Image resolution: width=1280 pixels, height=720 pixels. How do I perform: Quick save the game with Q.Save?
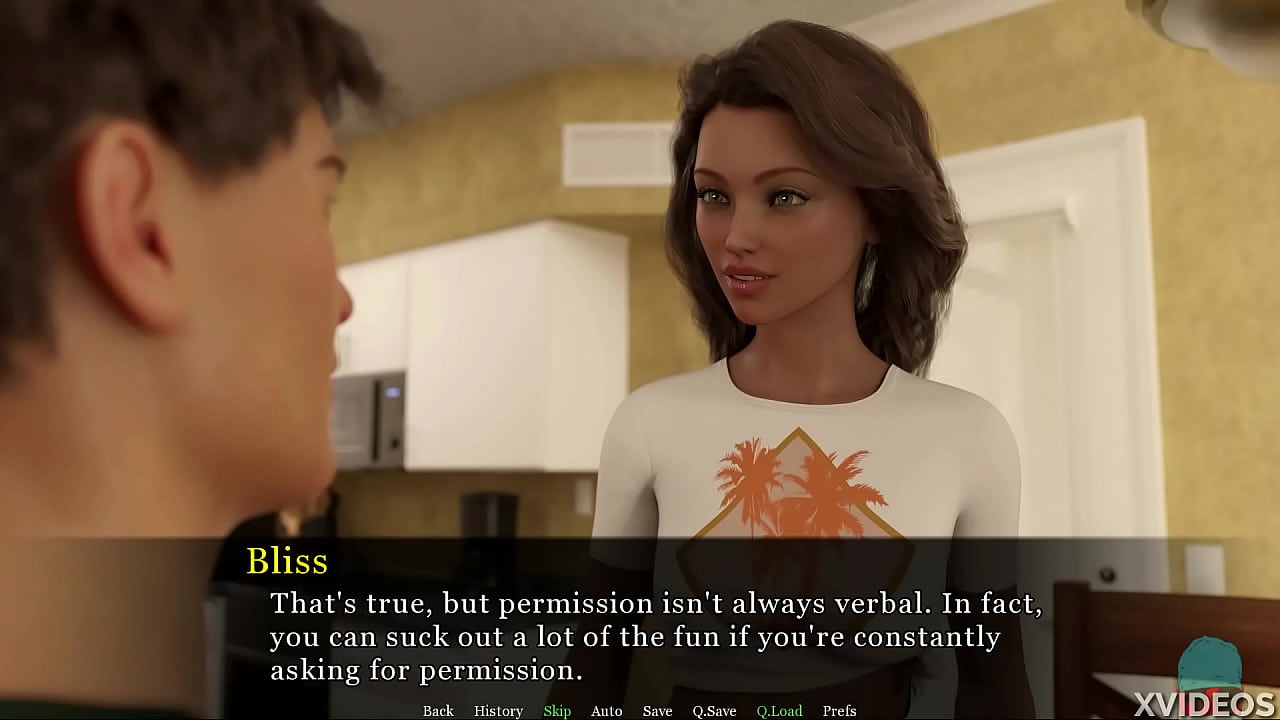(x=714, y=710)
